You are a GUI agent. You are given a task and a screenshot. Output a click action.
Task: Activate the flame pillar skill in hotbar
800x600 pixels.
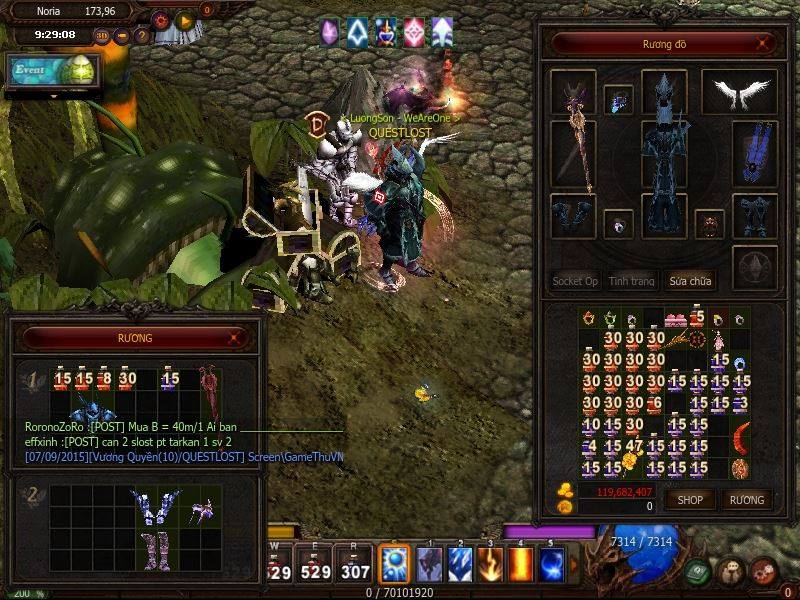520,566
